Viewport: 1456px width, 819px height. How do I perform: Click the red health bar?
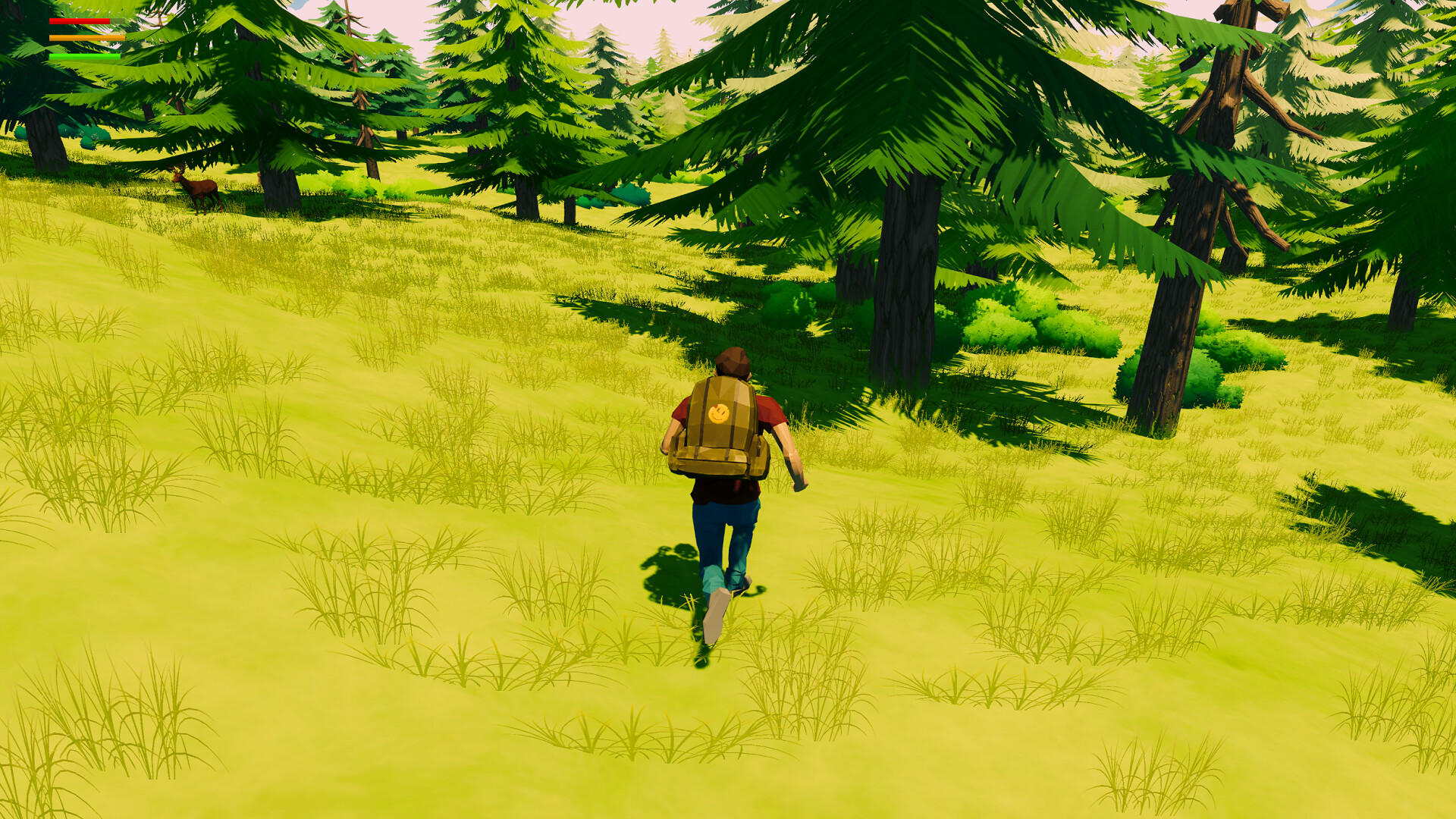[80, 21]
